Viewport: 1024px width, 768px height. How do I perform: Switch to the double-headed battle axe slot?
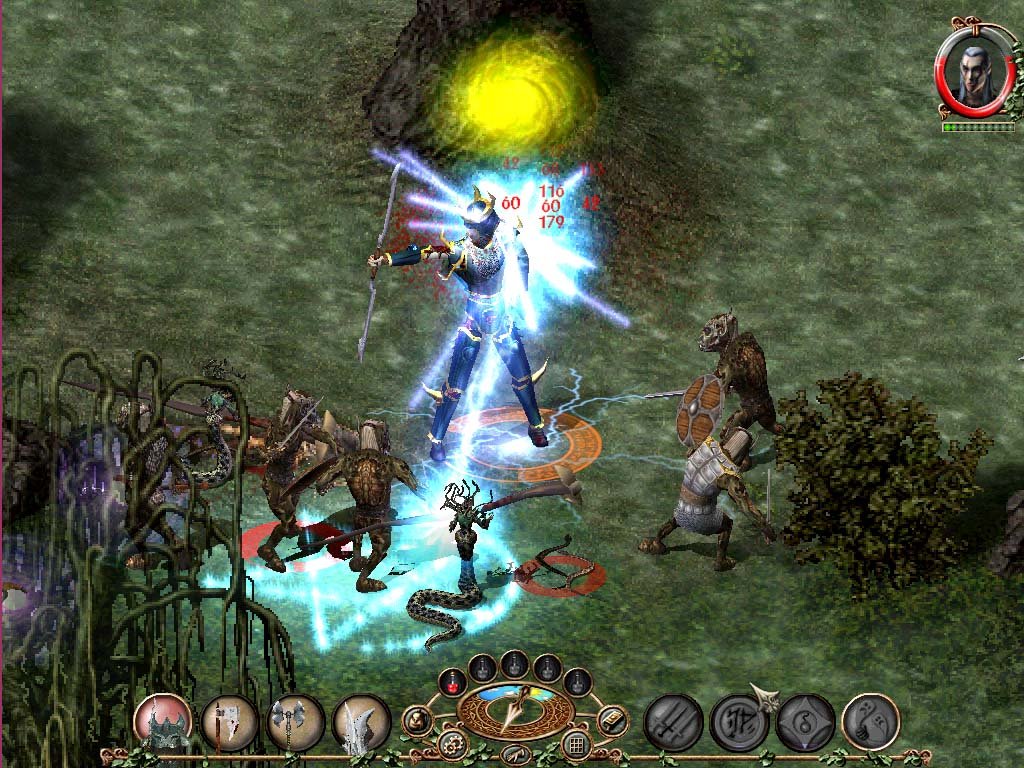tap(295, 722)
